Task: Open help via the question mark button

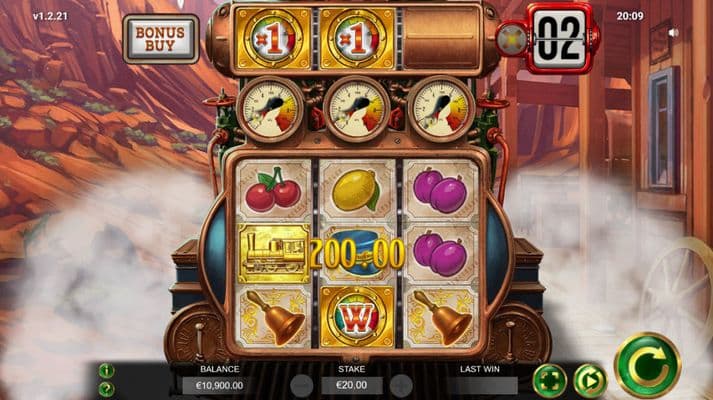Action: 107,388
